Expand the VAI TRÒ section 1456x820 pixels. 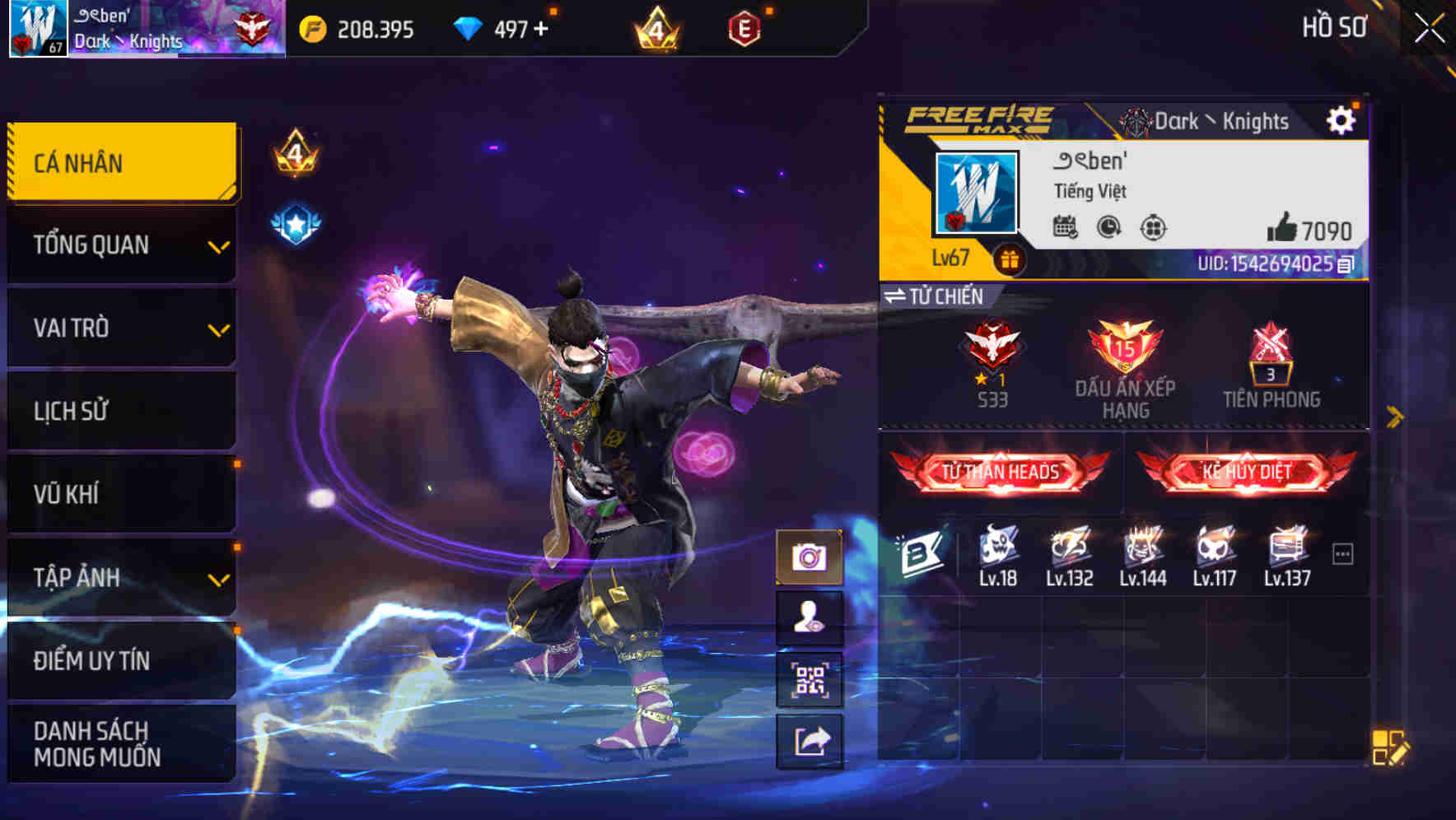coord(120,328)
